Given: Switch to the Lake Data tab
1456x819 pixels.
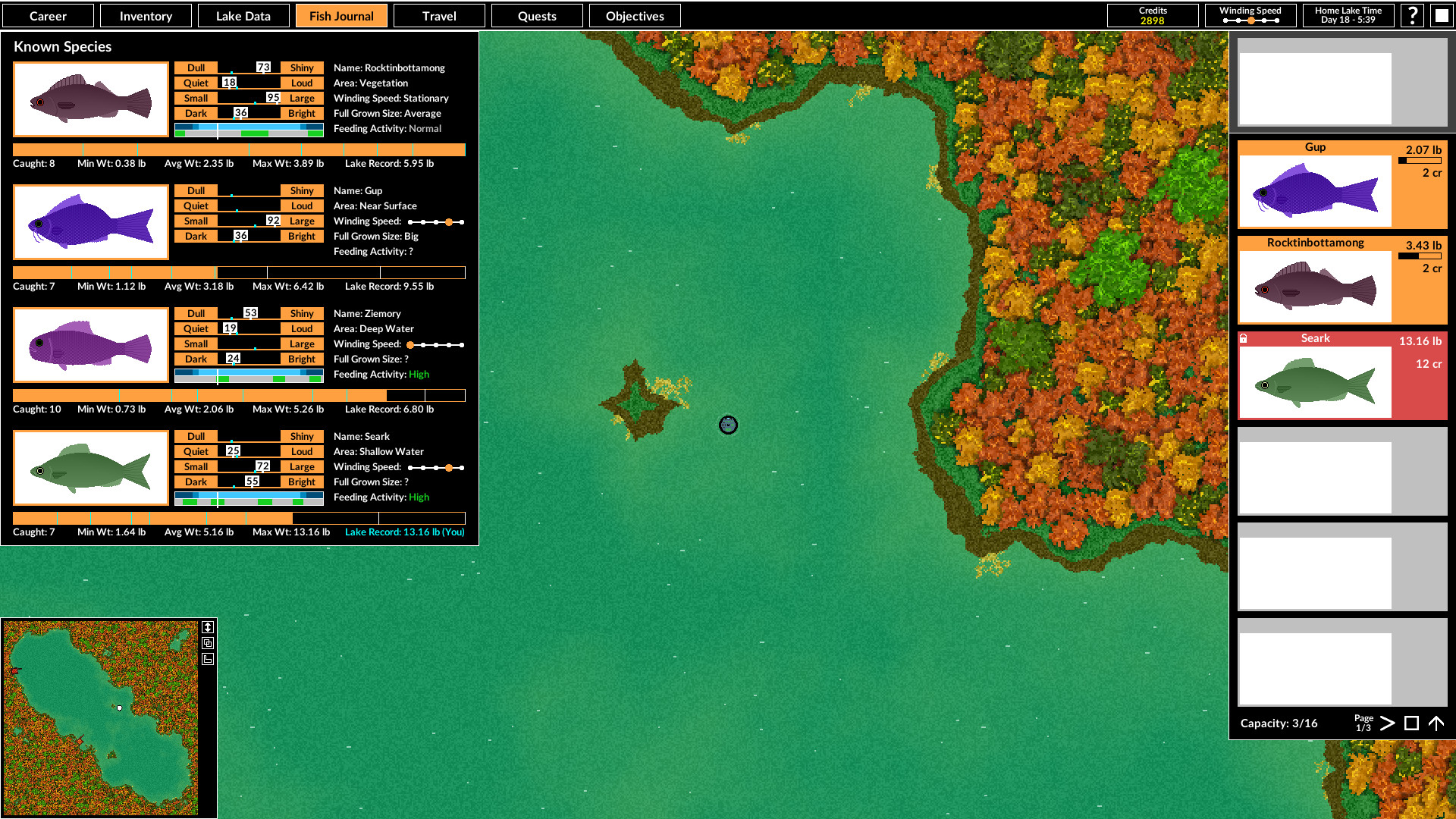Looking at the screenshot, I should 243,15.
